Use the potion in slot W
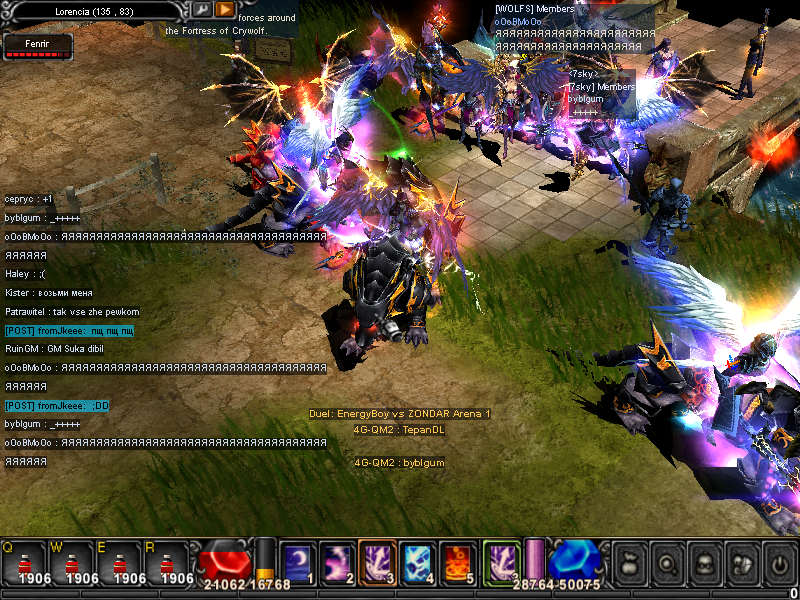Screen dimensions: 800x600 (73, 563)
